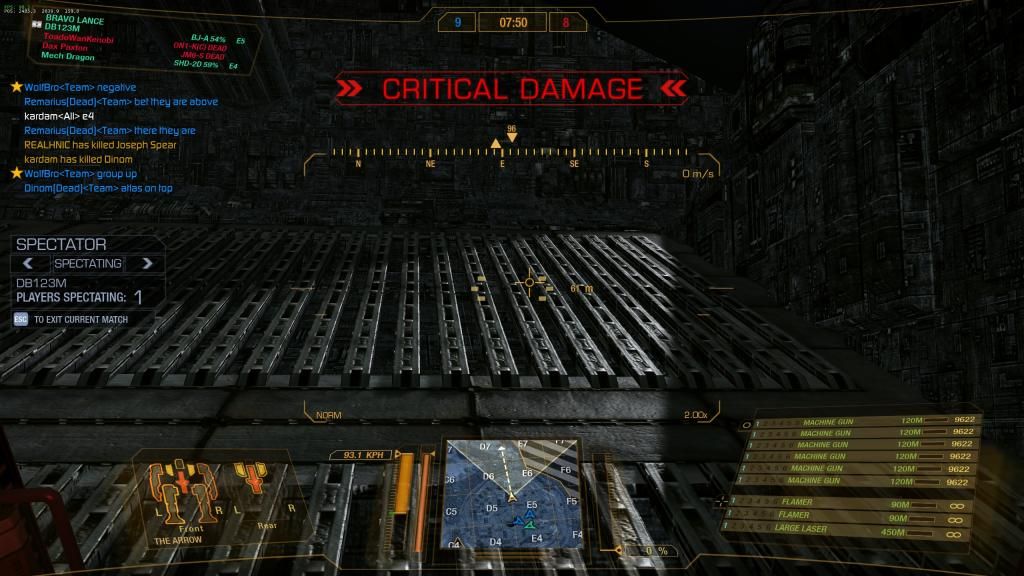Click the battle grid minimap
The image size is (1024, 576).
click(512, 492)
